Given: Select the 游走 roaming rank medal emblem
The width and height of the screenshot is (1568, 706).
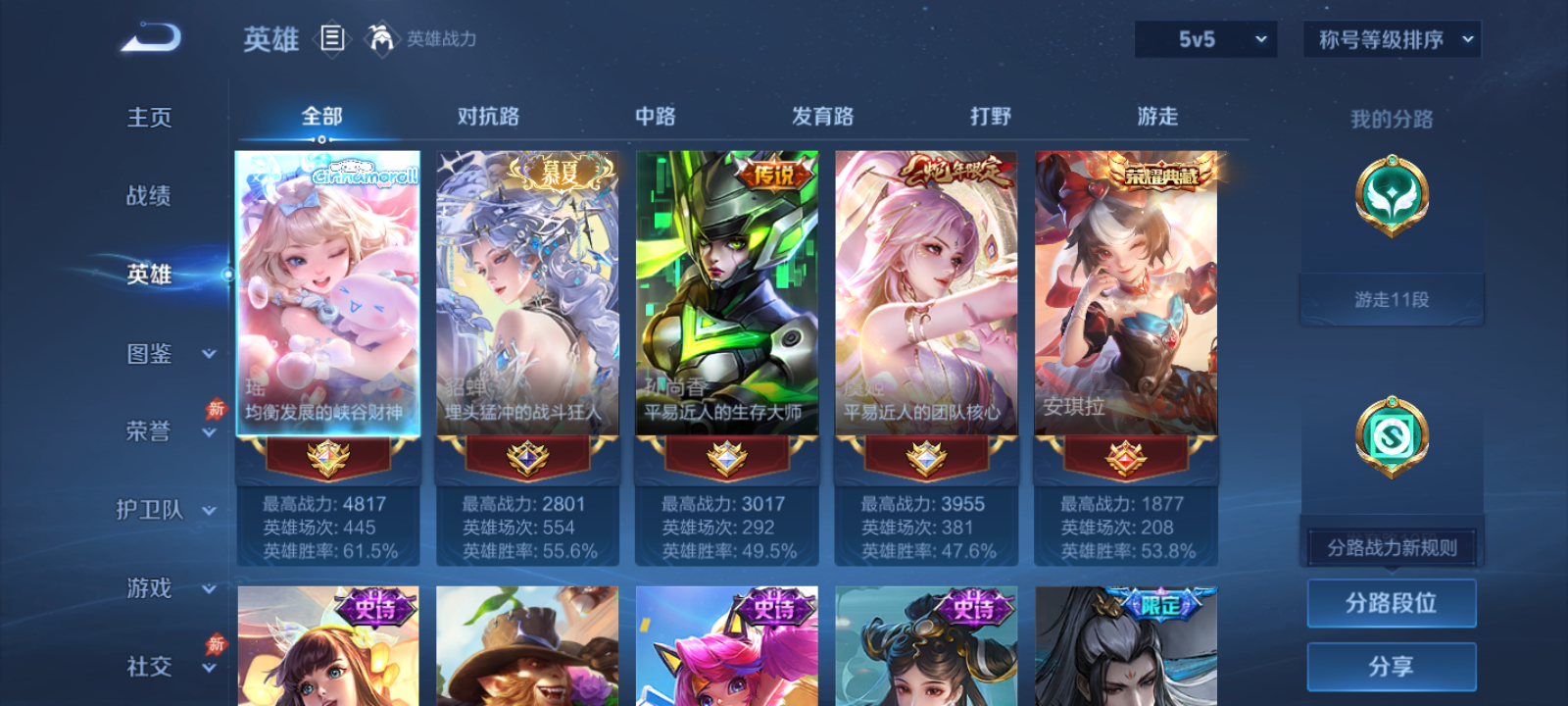Looking at the screenshot, I should coord(1392,196).
